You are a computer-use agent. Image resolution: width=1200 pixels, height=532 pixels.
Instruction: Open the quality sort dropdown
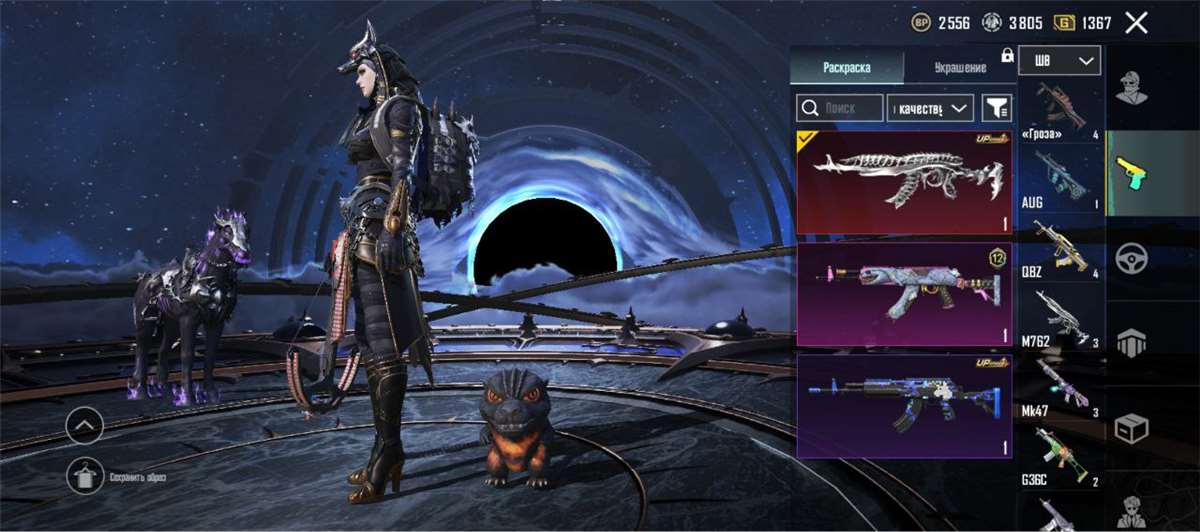(x=930, y=108)
